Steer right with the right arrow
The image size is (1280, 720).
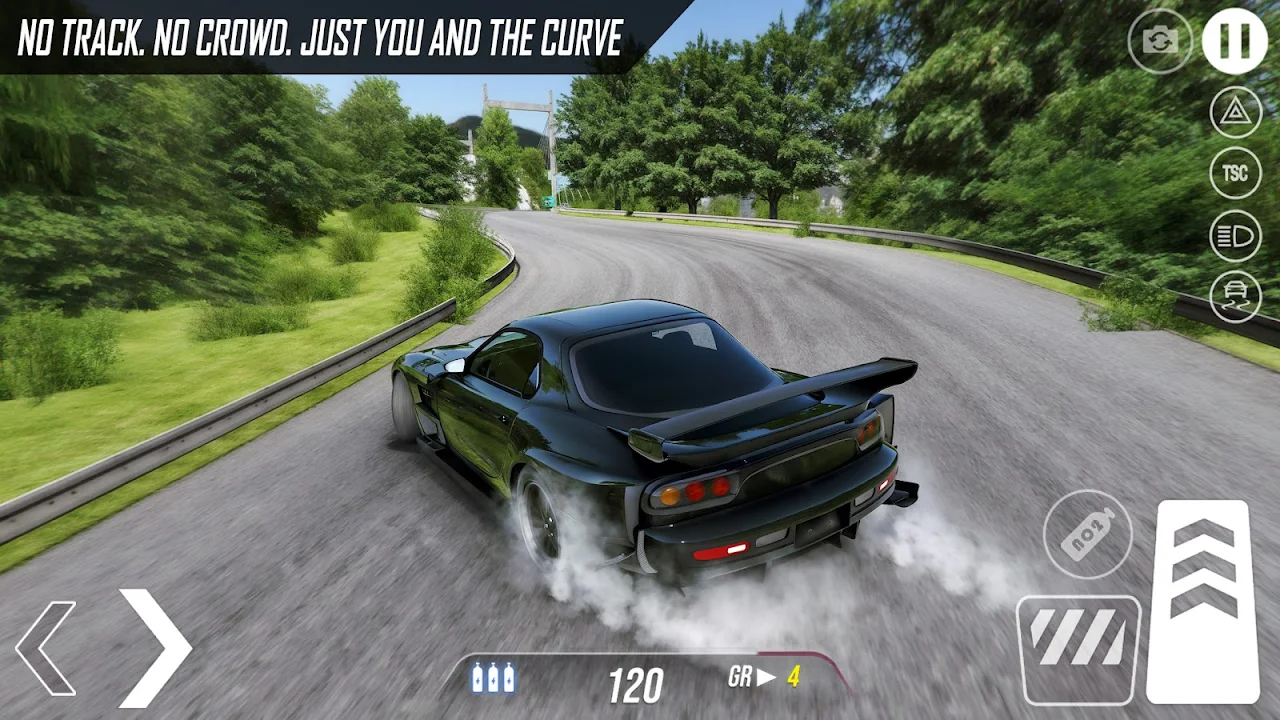pyautogui.click(x=153, y=646)
